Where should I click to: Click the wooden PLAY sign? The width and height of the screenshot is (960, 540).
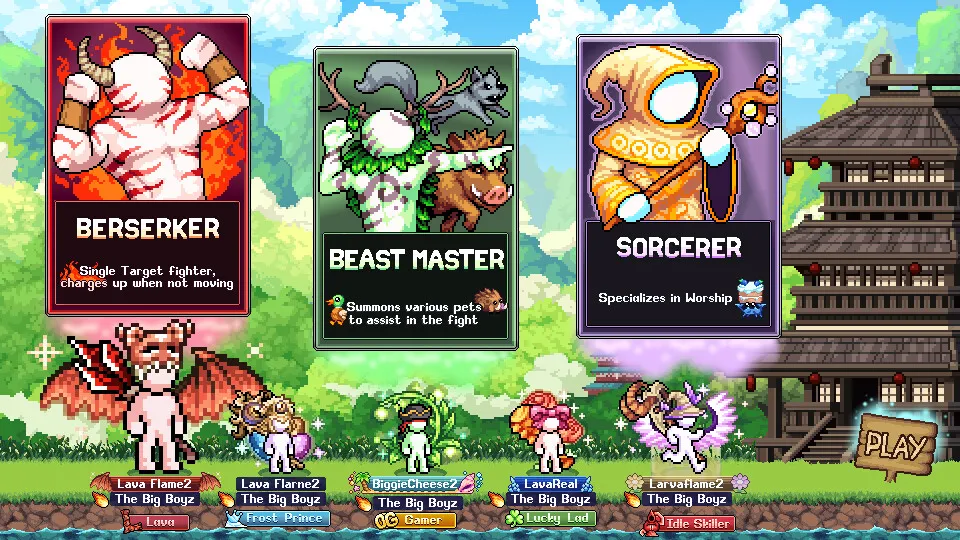[x=897, y=444]
